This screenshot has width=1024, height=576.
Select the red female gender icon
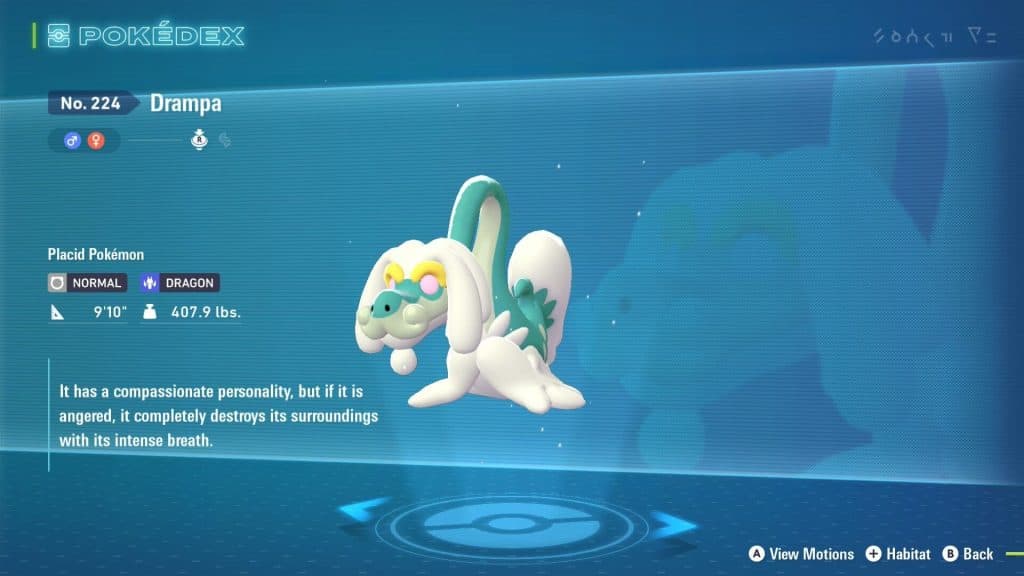(97, 141)
